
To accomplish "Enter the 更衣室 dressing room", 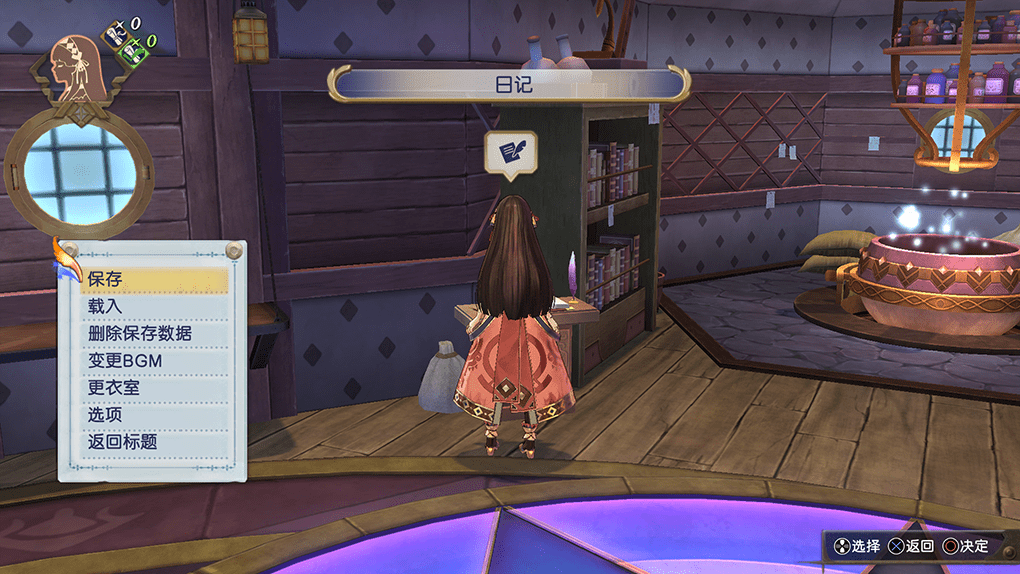I will click(154, 388).
